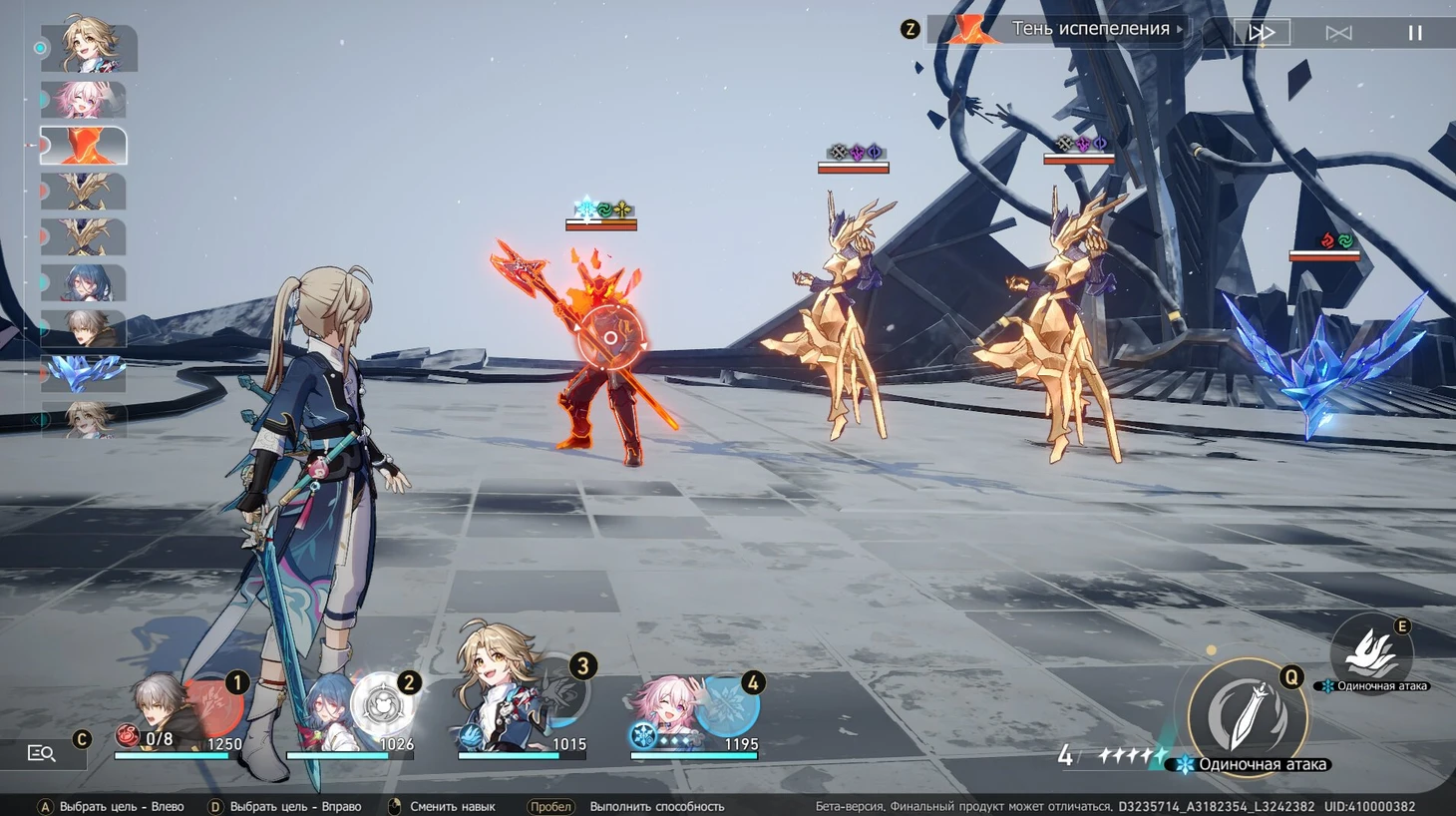The height and width of the screenshot is (816, 1456).
Task: Click the highlighted flame enemy turn-order portrait
Action: [x=84, y=146]
